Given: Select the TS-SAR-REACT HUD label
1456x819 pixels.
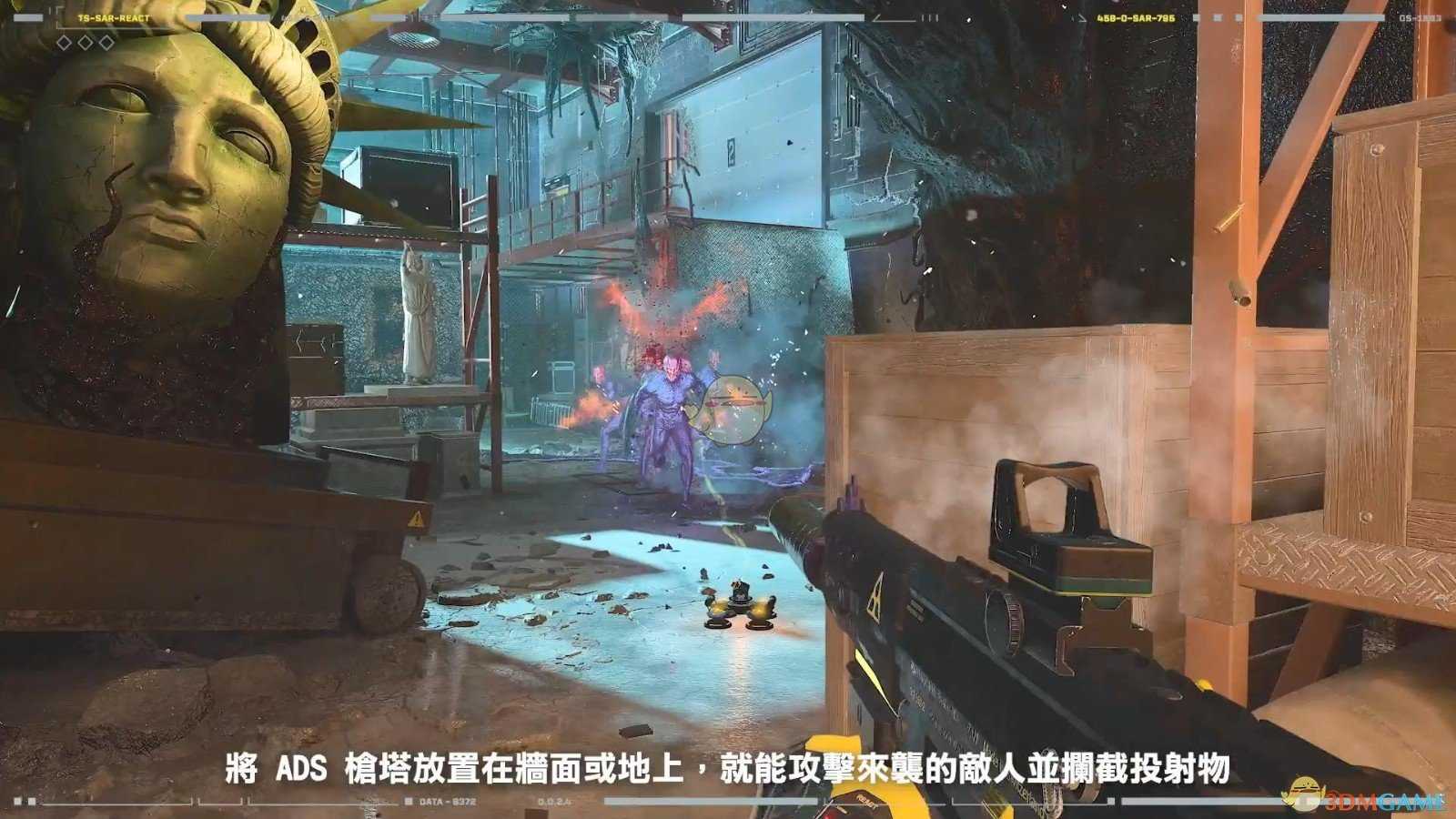Looking at the screenshot, I should [114, 17].
